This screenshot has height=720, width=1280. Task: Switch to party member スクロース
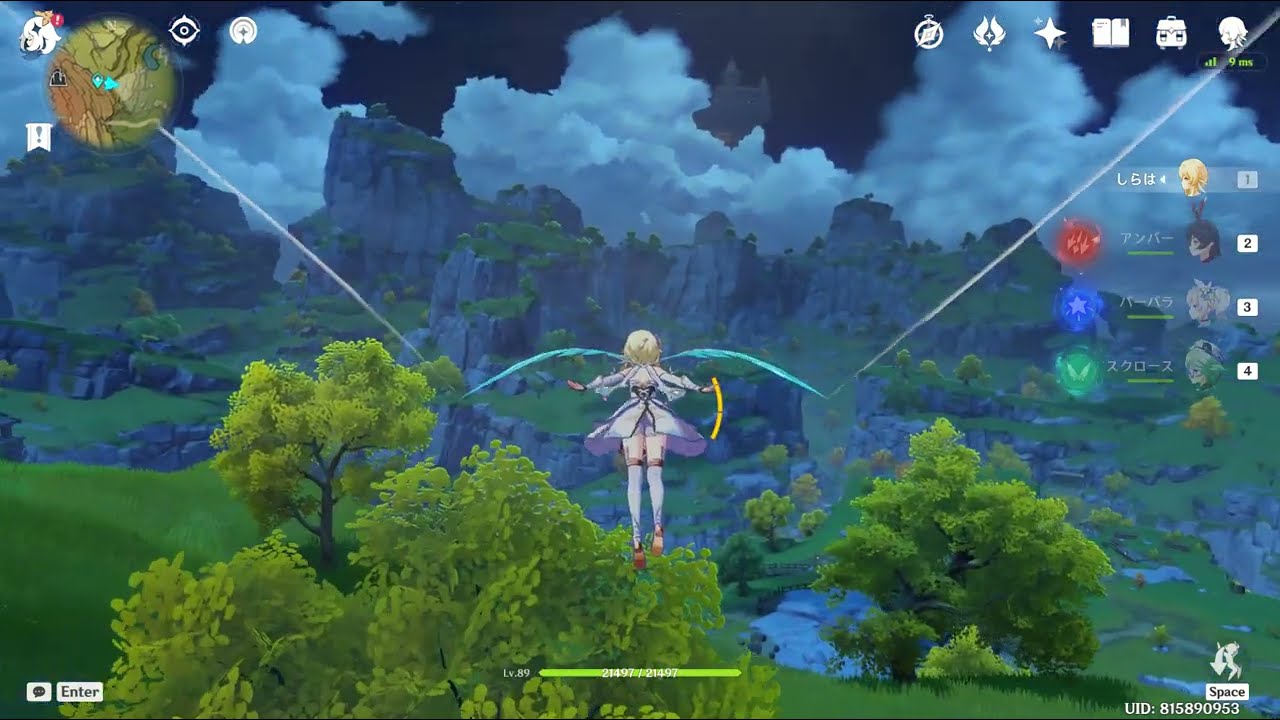click(x=1203, y=370)
